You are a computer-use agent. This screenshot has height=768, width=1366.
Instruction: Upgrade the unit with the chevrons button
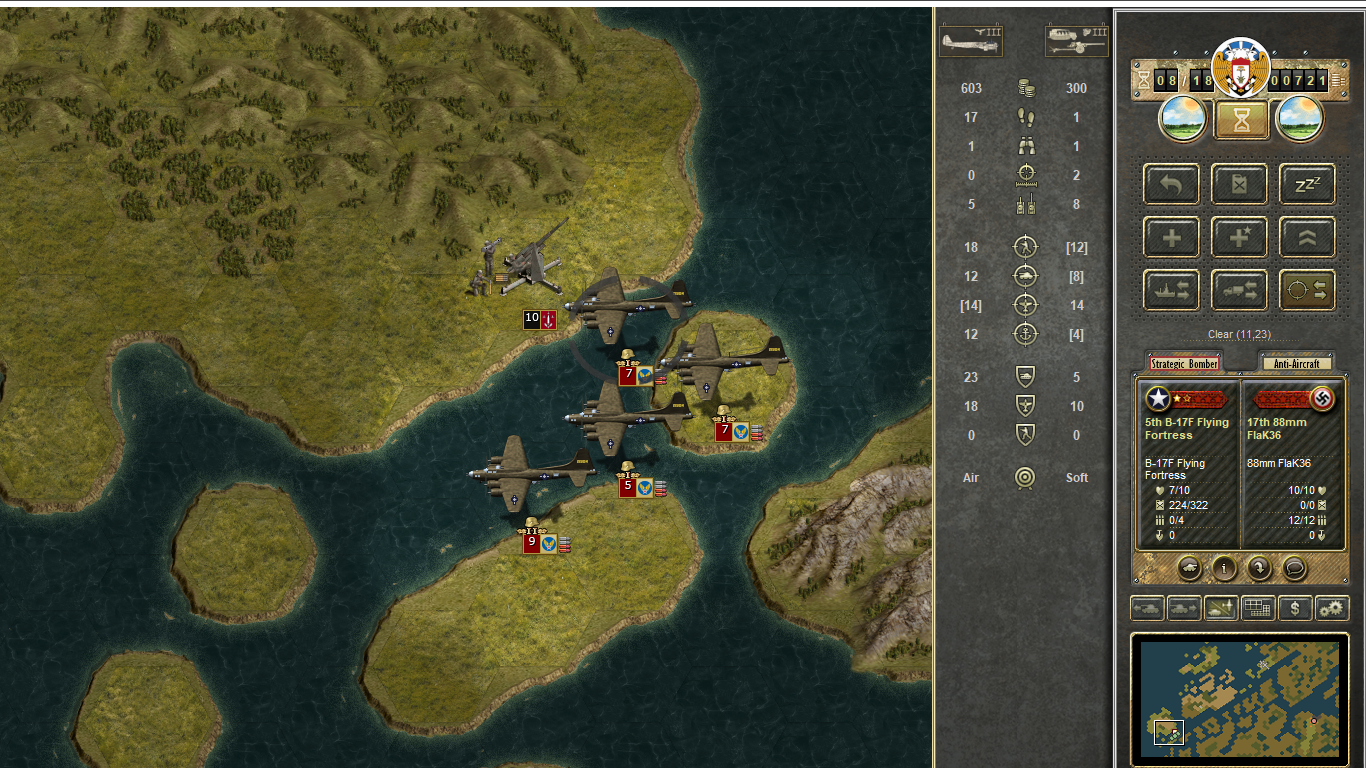pos(1307,238)
